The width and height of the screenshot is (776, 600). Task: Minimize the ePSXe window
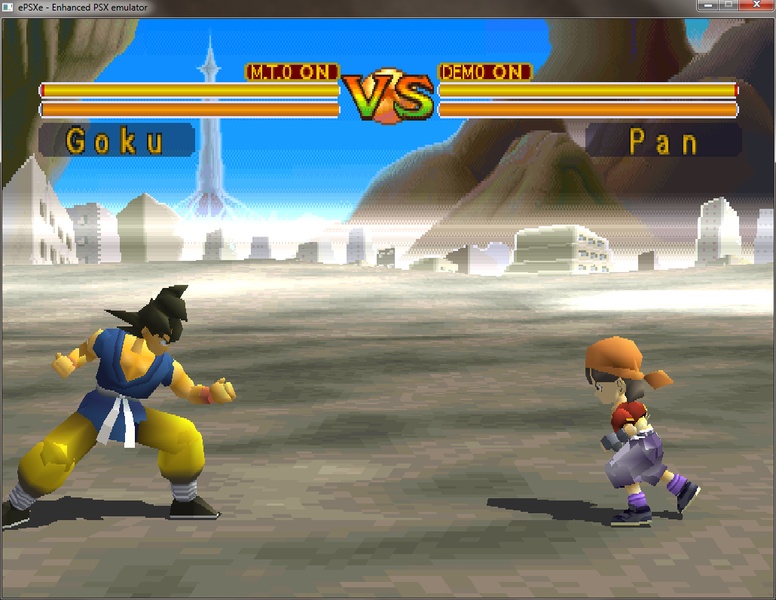(x=706, y=5)
